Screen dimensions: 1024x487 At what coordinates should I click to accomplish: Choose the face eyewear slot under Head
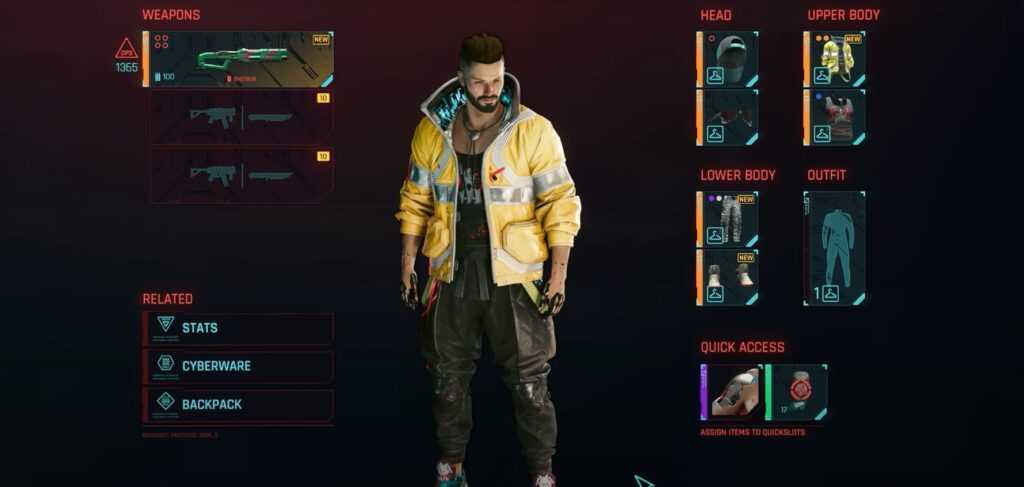click(x=728, y=118)
